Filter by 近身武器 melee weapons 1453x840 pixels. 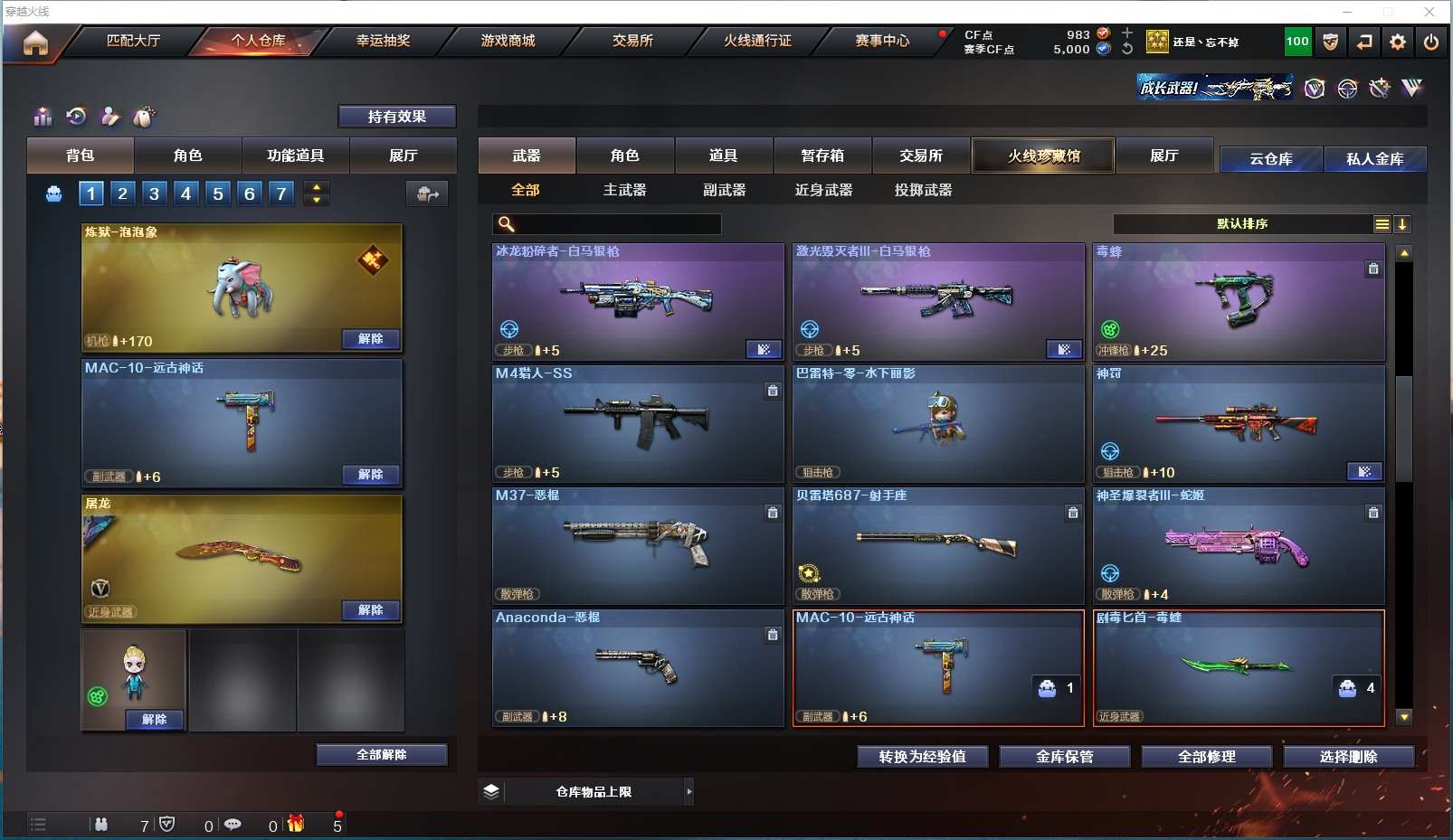point(823,190)
